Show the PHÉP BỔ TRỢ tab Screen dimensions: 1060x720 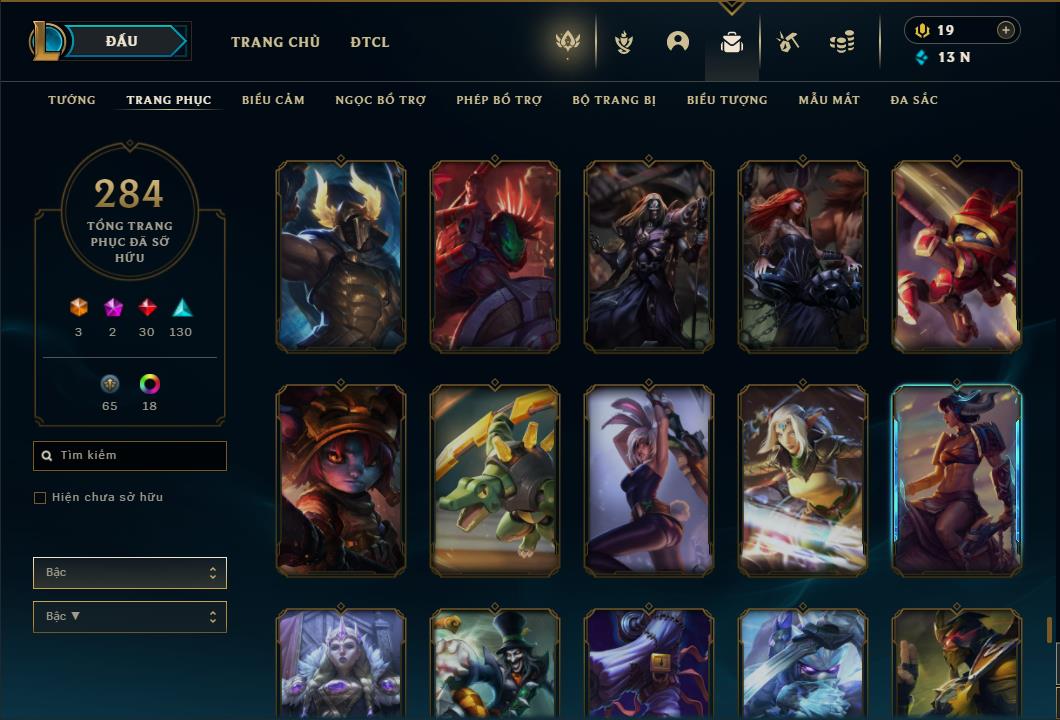(x=499, y=100)
